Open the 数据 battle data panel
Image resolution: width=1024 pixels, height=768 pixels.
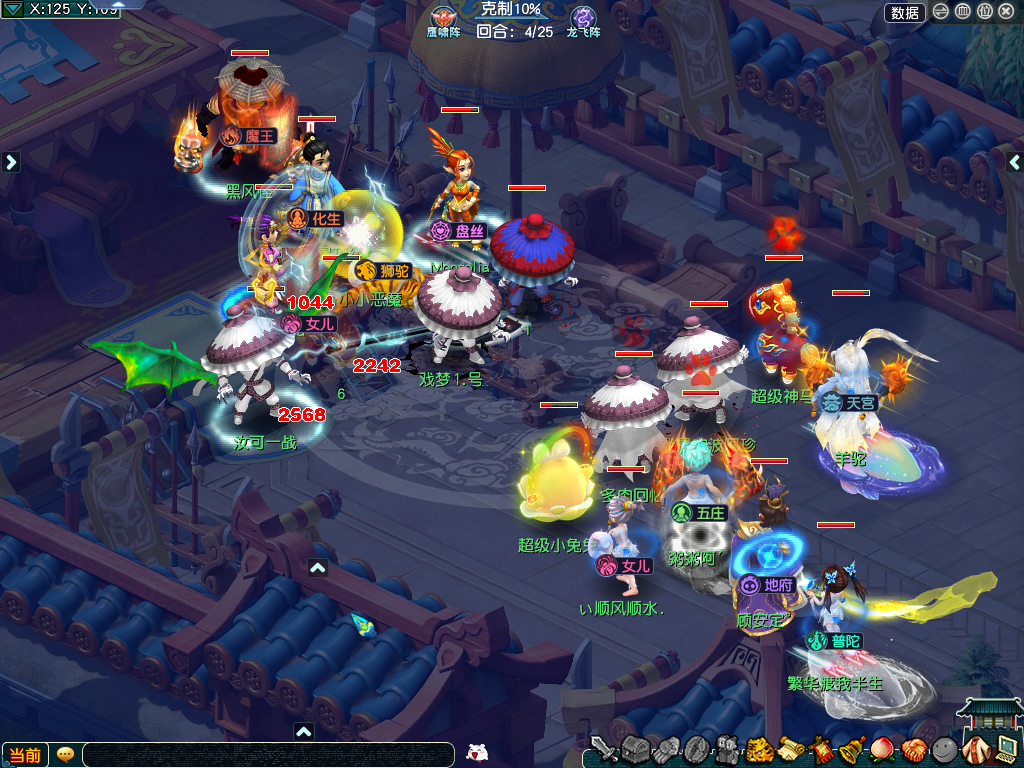(905, 12)
